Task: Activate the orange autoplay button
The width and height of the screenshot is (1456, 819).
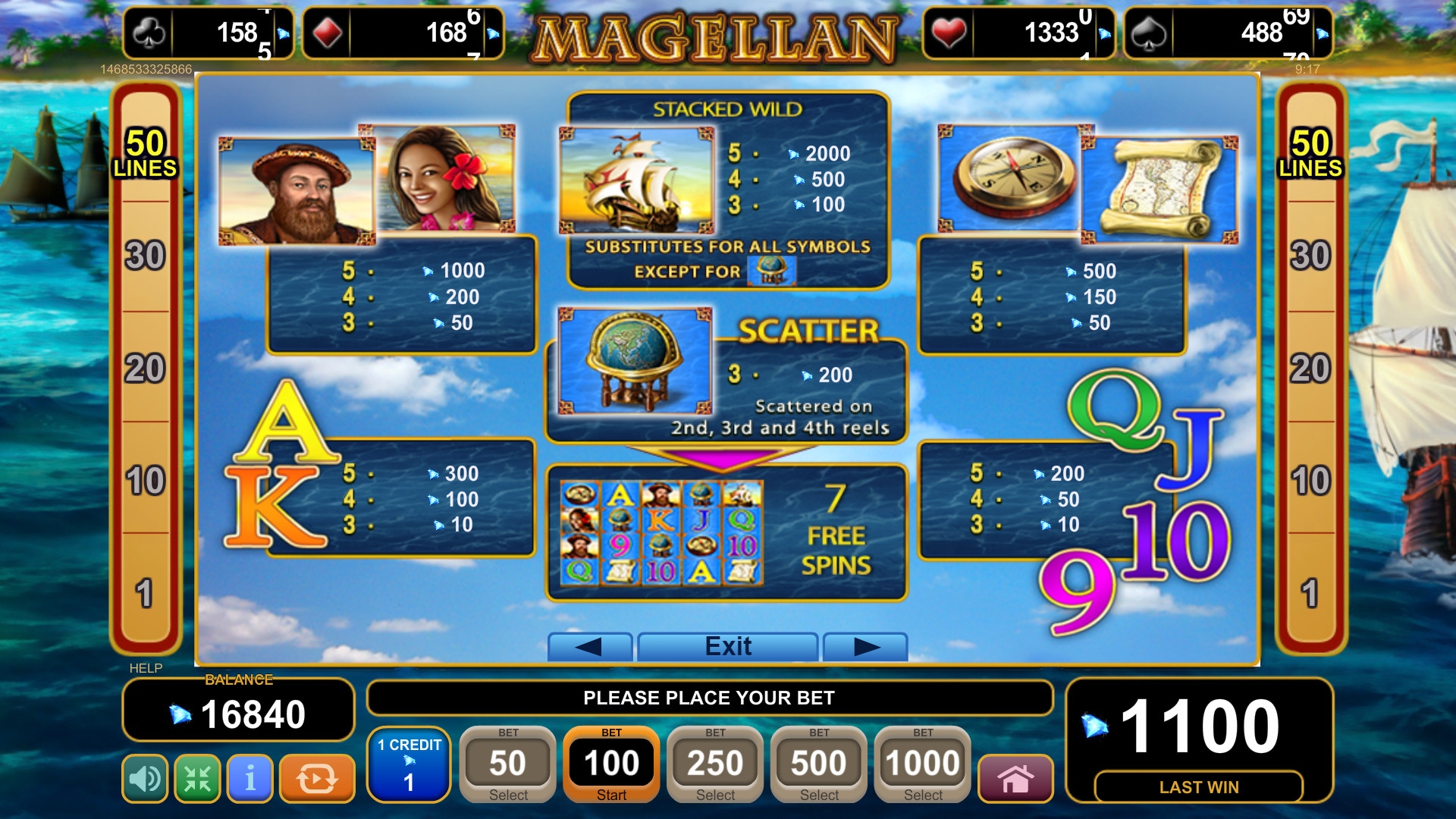Action: click(317, 778)
